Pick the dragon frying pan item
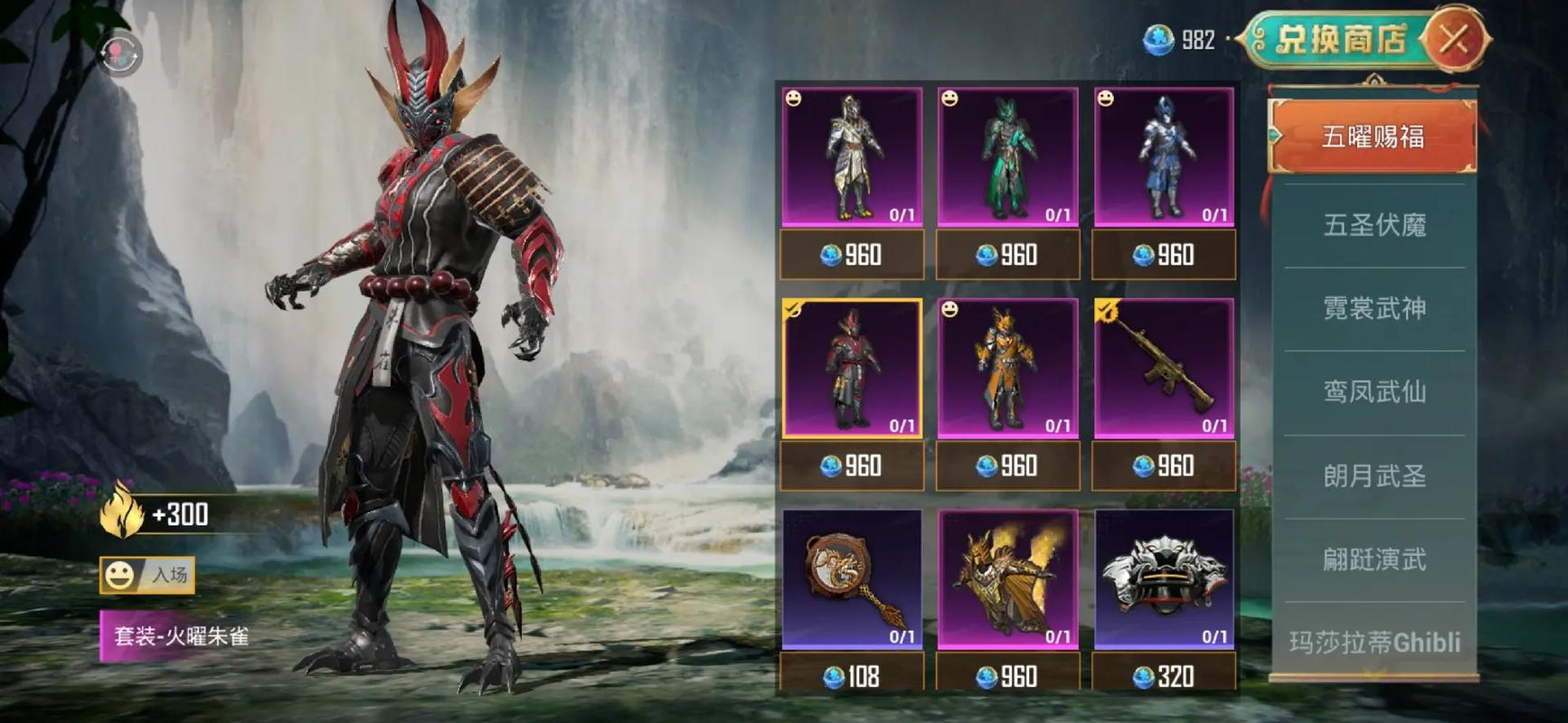The height and width of the screenshot is (723, 1568). pos(852,578)
